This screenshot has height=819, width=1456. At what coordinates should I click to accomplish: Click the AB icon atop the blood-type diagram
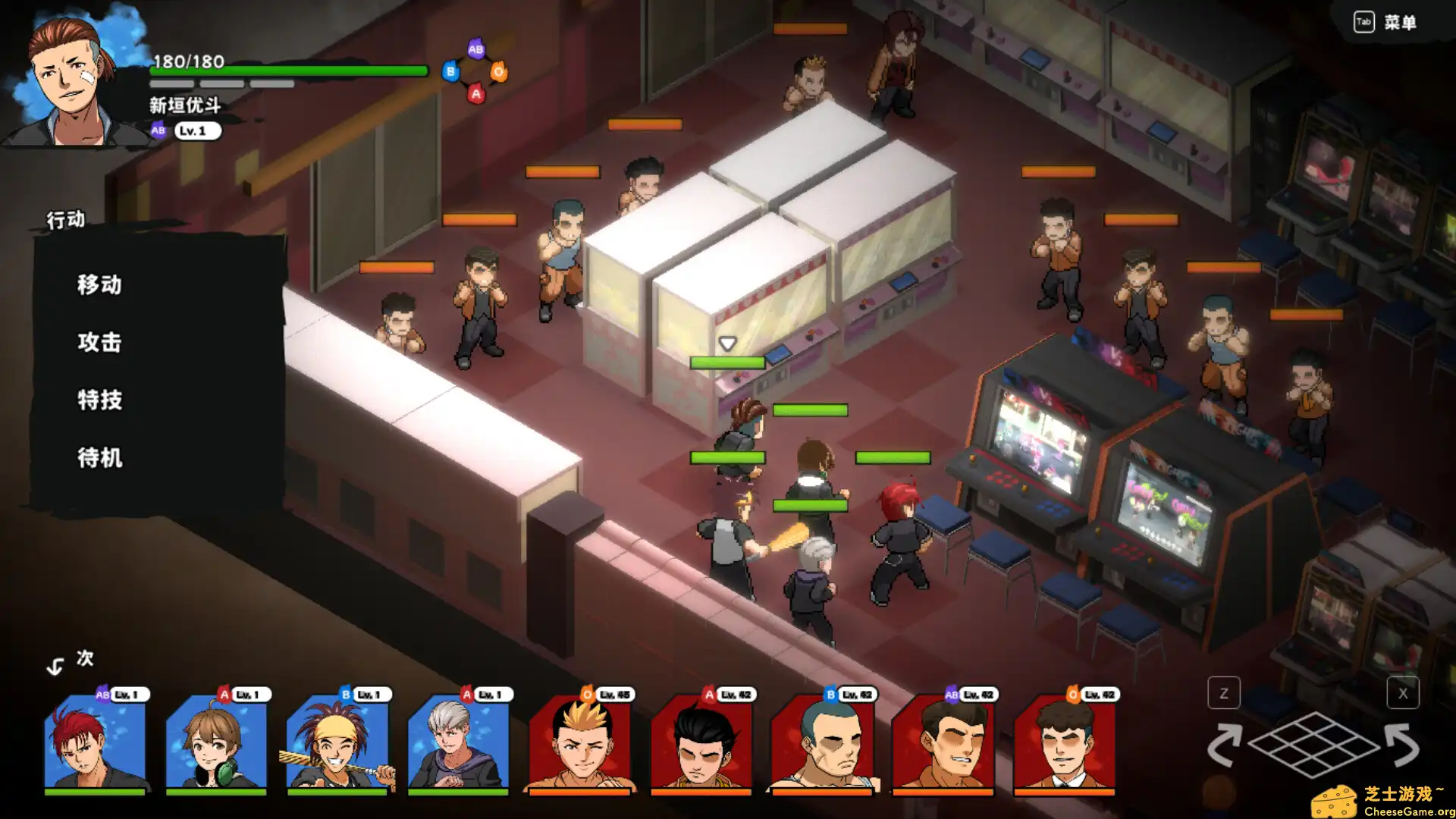point(475,47)
